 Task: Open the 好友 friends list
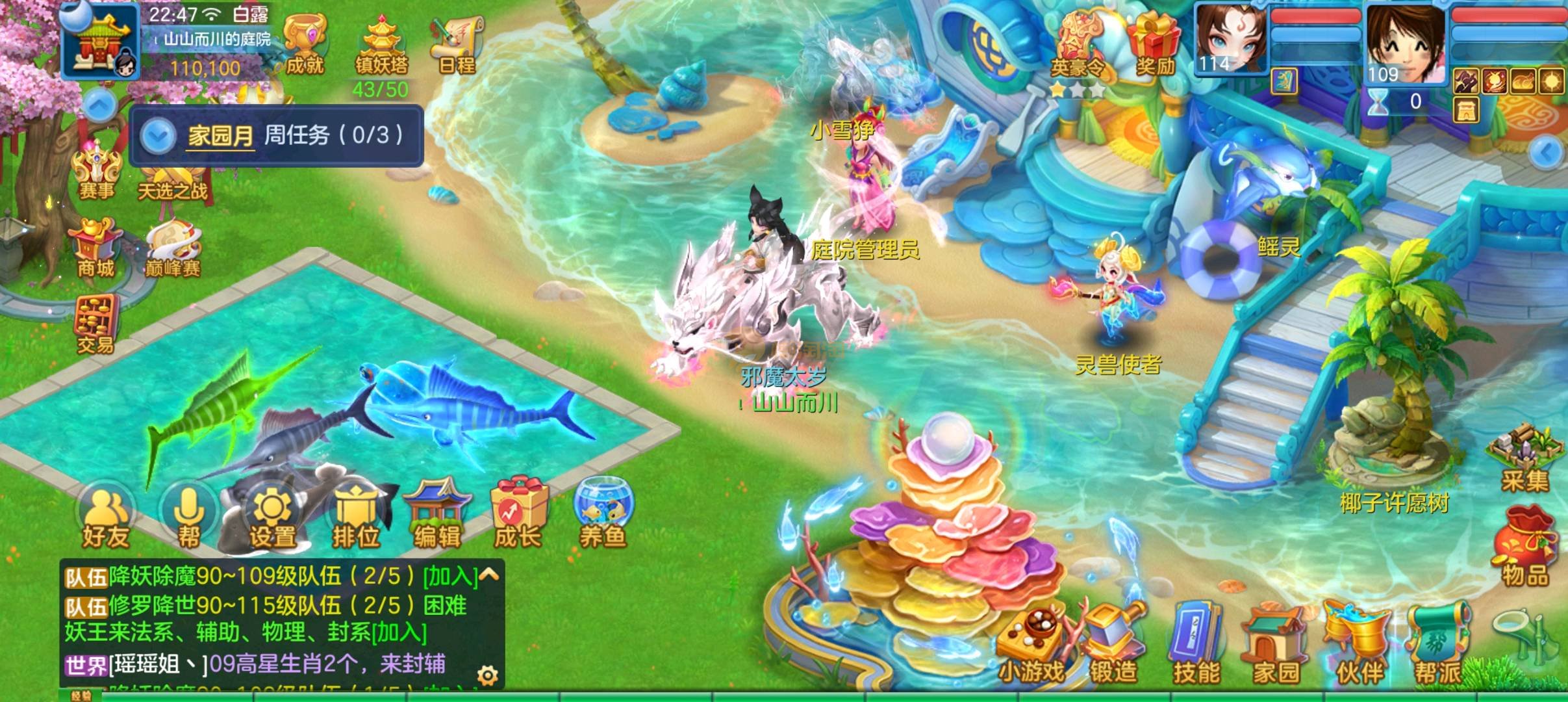[x=106, y=517]
